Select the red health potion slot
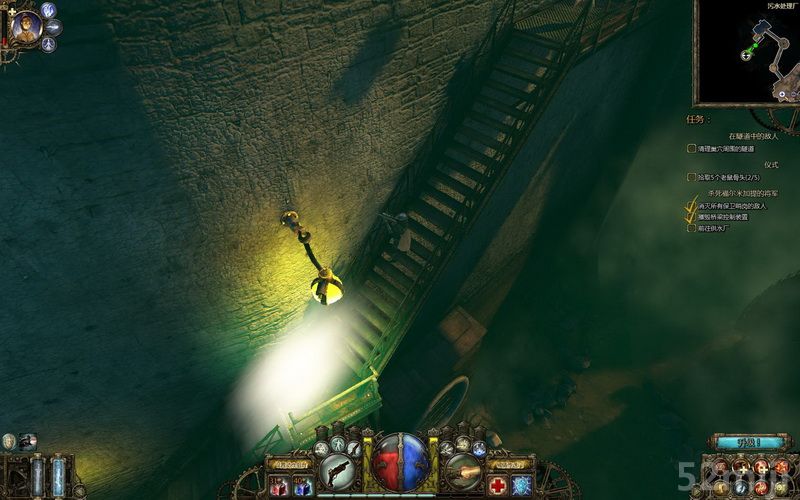Screen dimensions: 800x500 click(x=279, y=486)
